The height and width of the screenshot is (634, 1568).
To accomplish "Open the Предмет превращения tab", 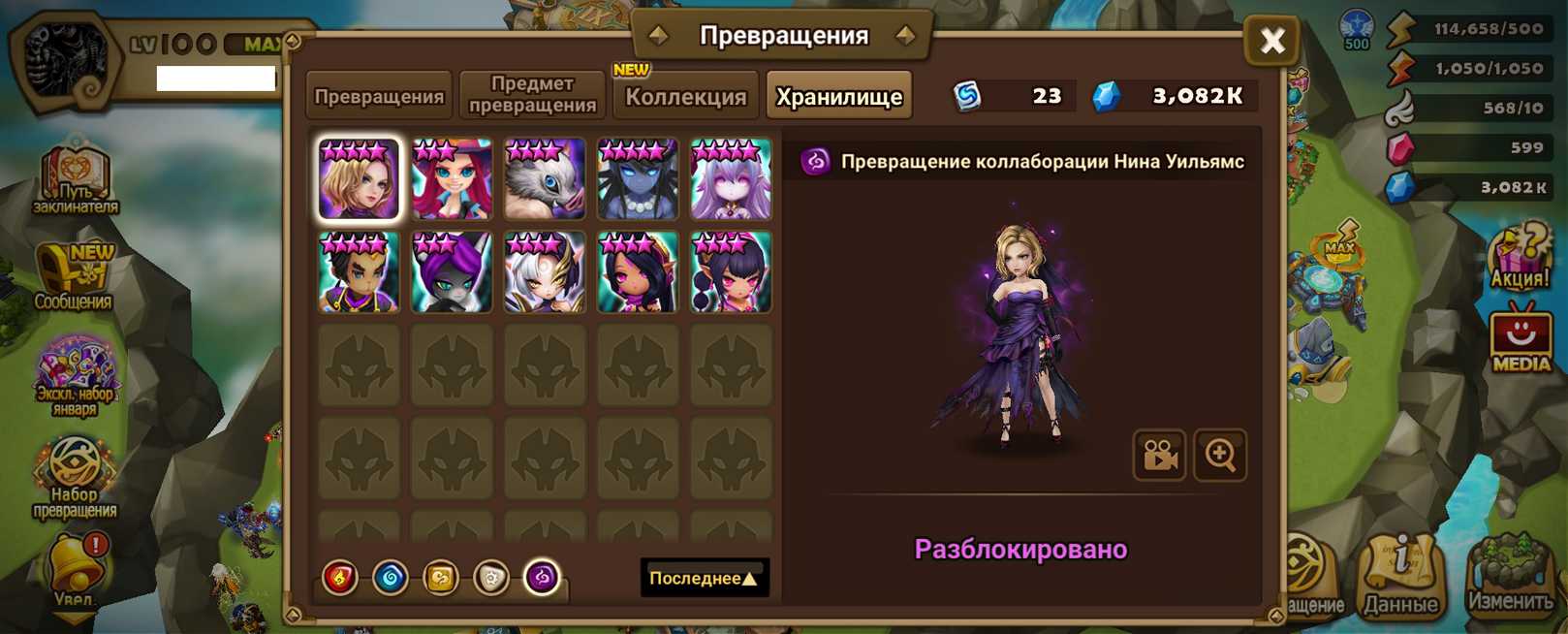I will coord(532,95).
